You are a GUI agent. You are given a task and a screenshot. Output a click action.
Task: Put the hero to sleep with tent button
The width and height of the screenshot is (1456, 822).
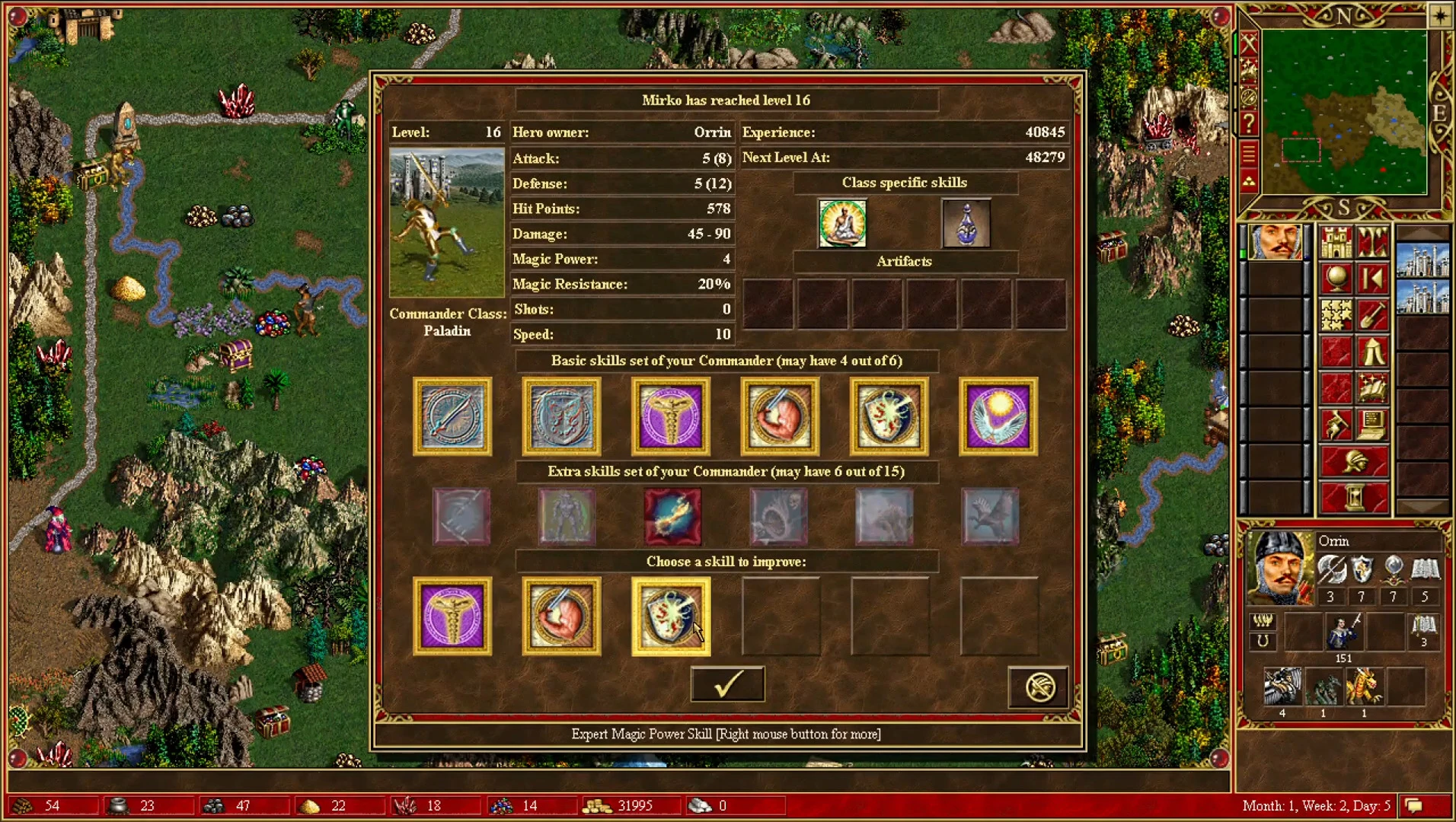1371,350
